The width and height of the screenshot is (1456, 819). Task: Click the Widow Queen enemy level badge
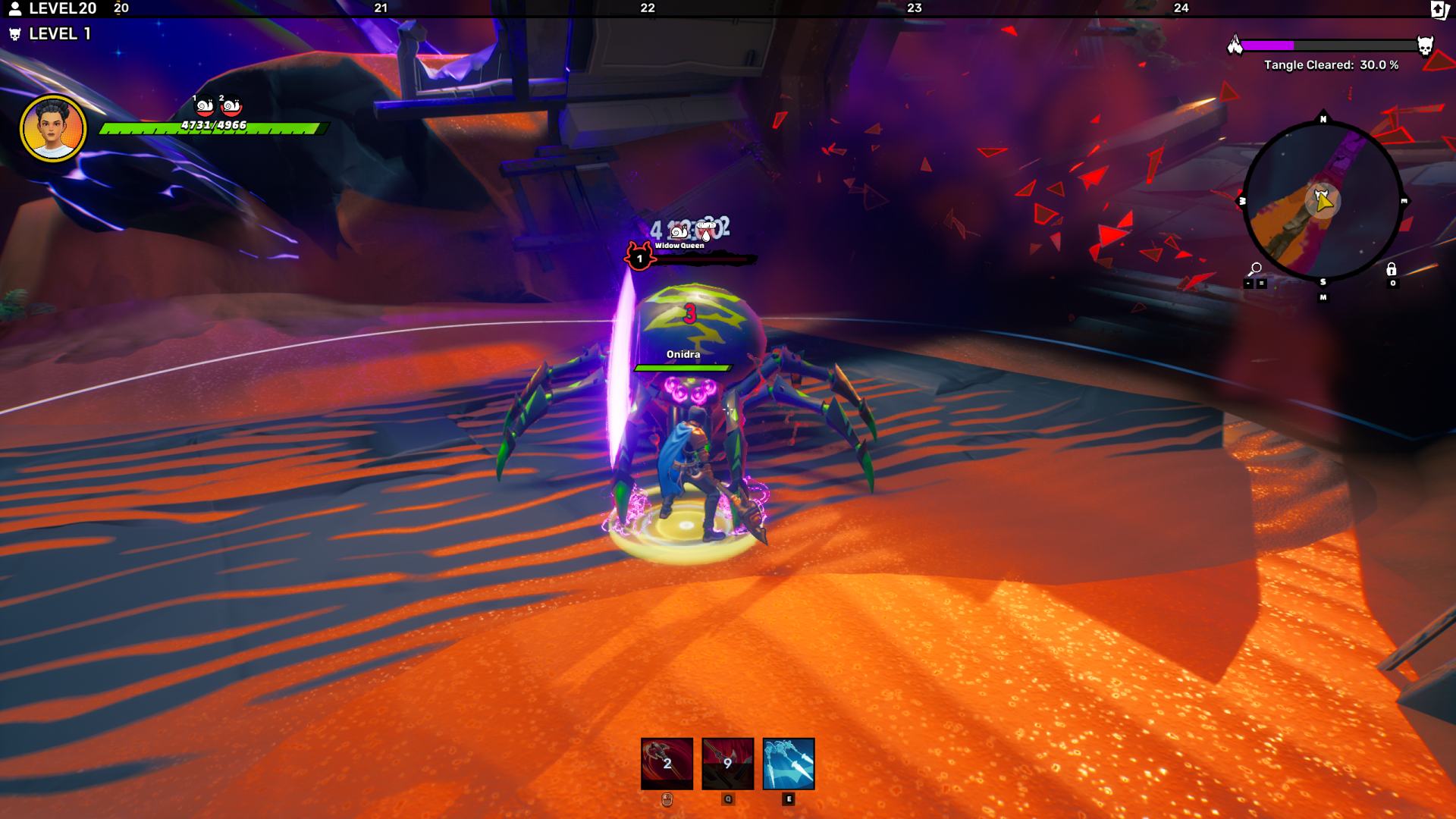[639, 258]
